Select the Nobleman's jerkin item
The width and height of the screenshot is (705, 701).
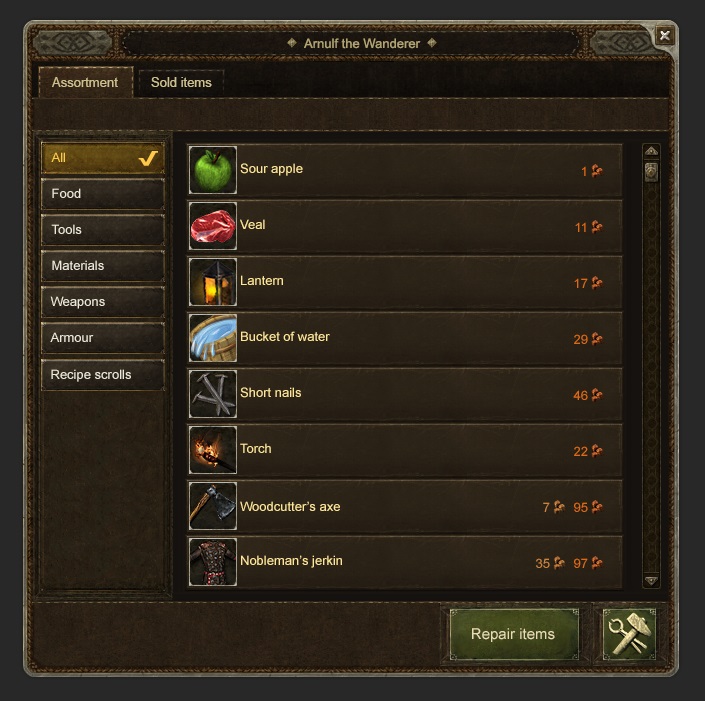[404, 562]
